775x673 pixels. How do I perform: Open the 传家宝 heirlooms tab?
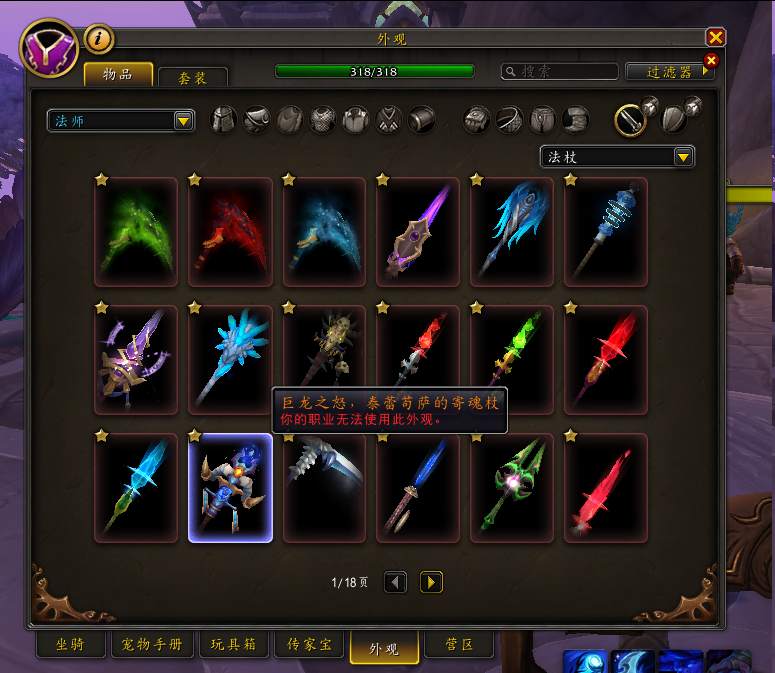pyautogui.click(x=309, y=645)
